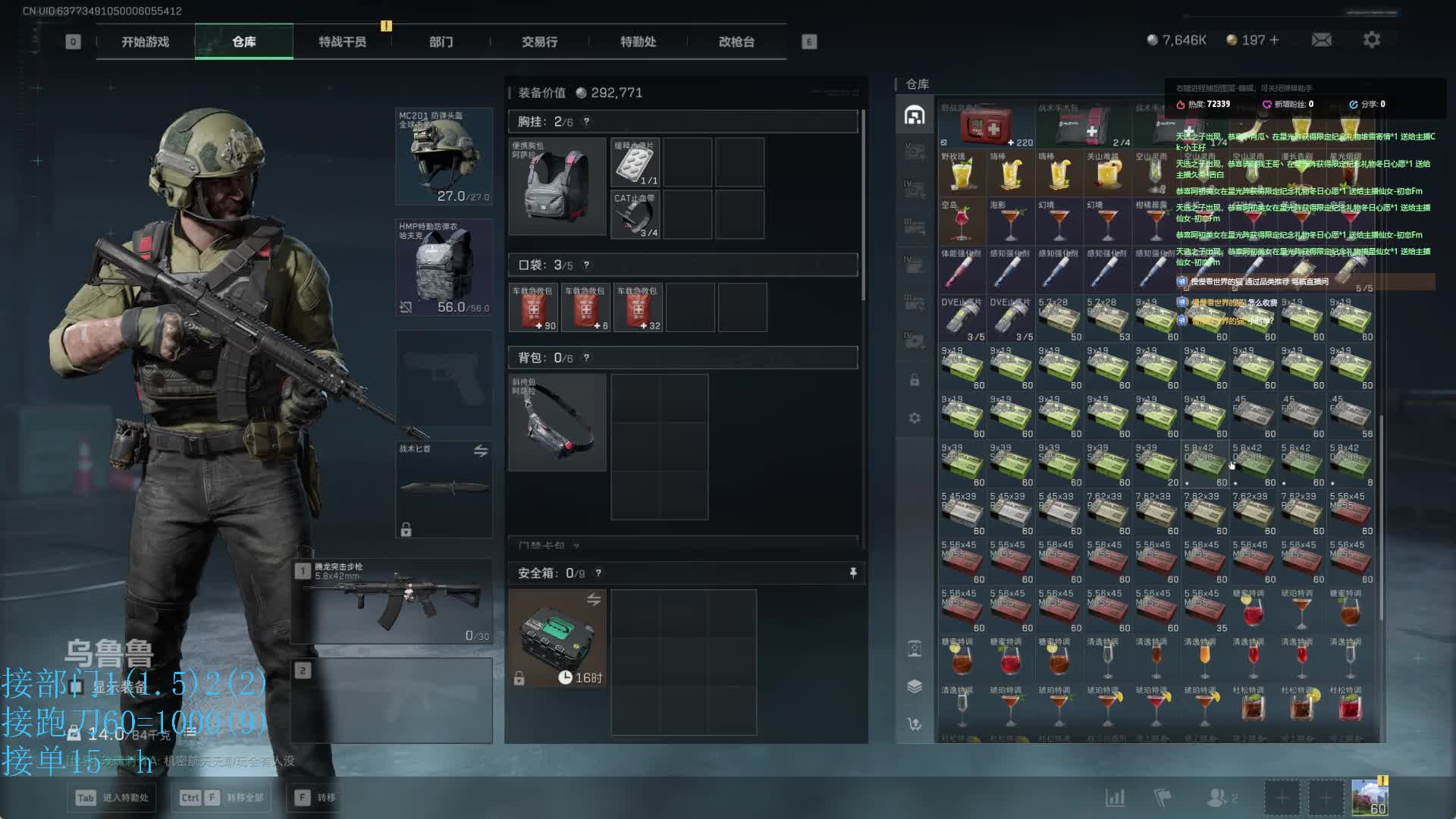Open the 改枪台 tab

(x=736, y=42)
